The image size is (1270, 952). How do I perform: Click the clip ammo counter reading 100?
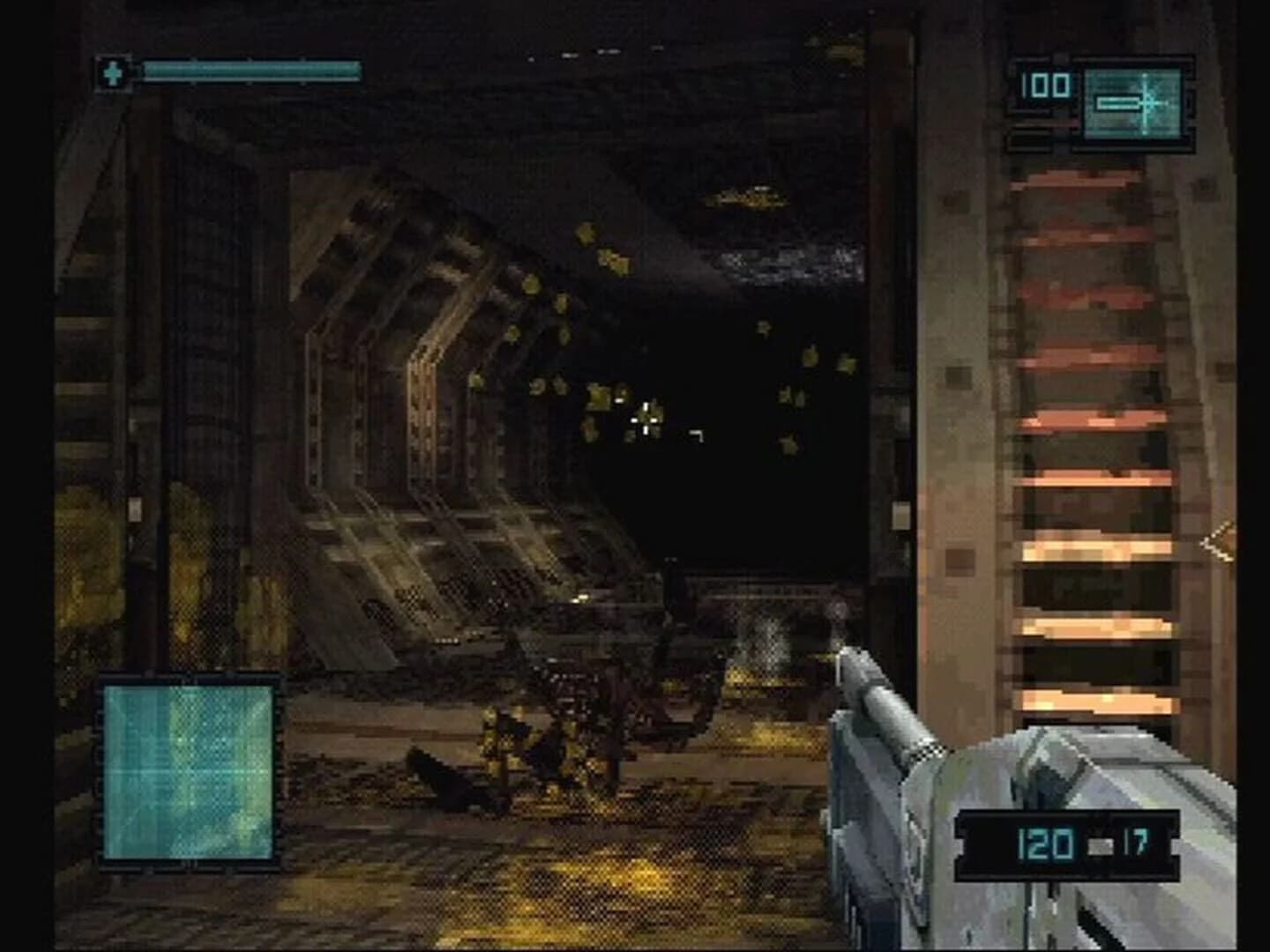[x=1044, y=86]
